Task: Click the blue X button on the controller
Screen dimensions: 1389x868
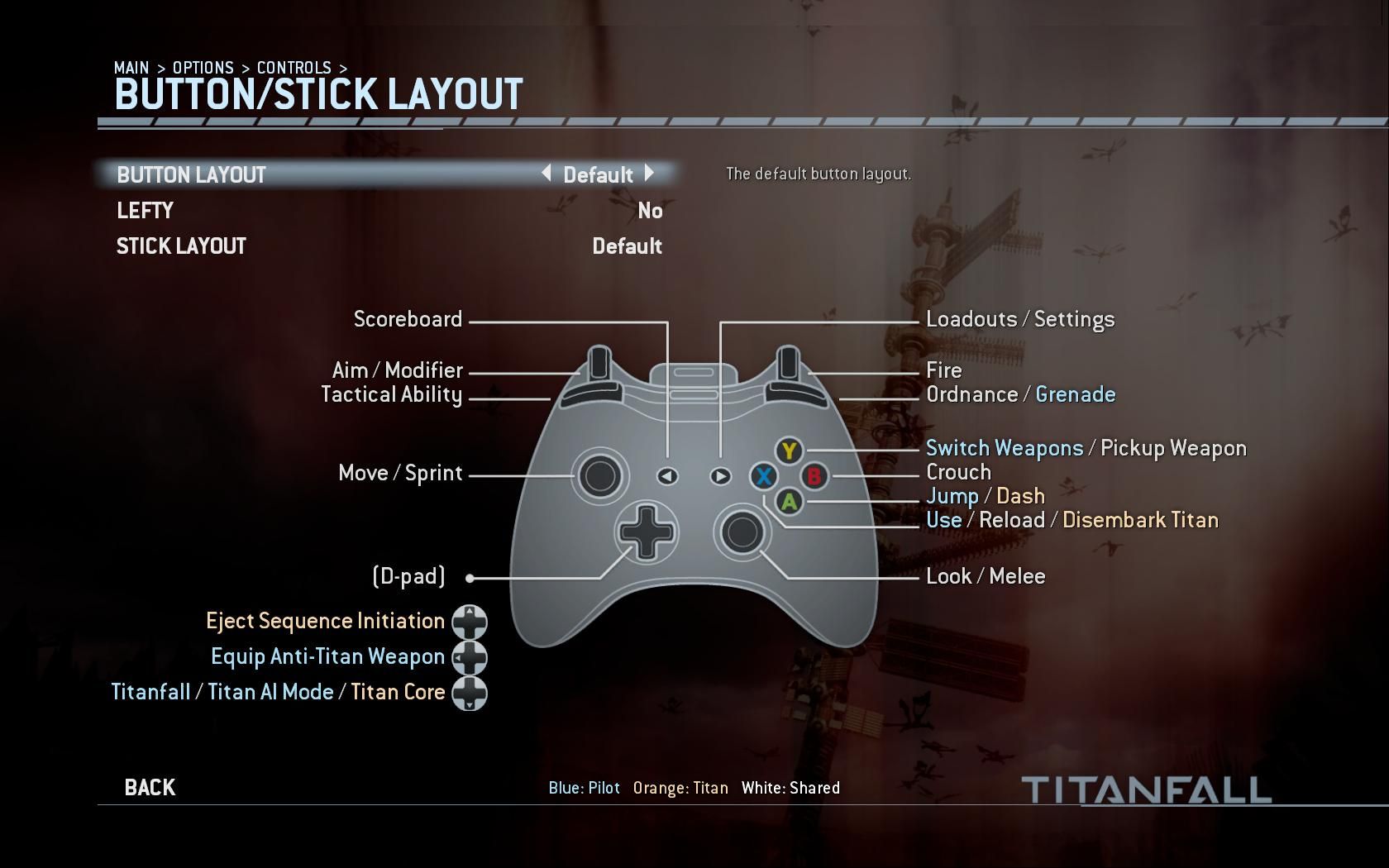Action: point(763,476)
